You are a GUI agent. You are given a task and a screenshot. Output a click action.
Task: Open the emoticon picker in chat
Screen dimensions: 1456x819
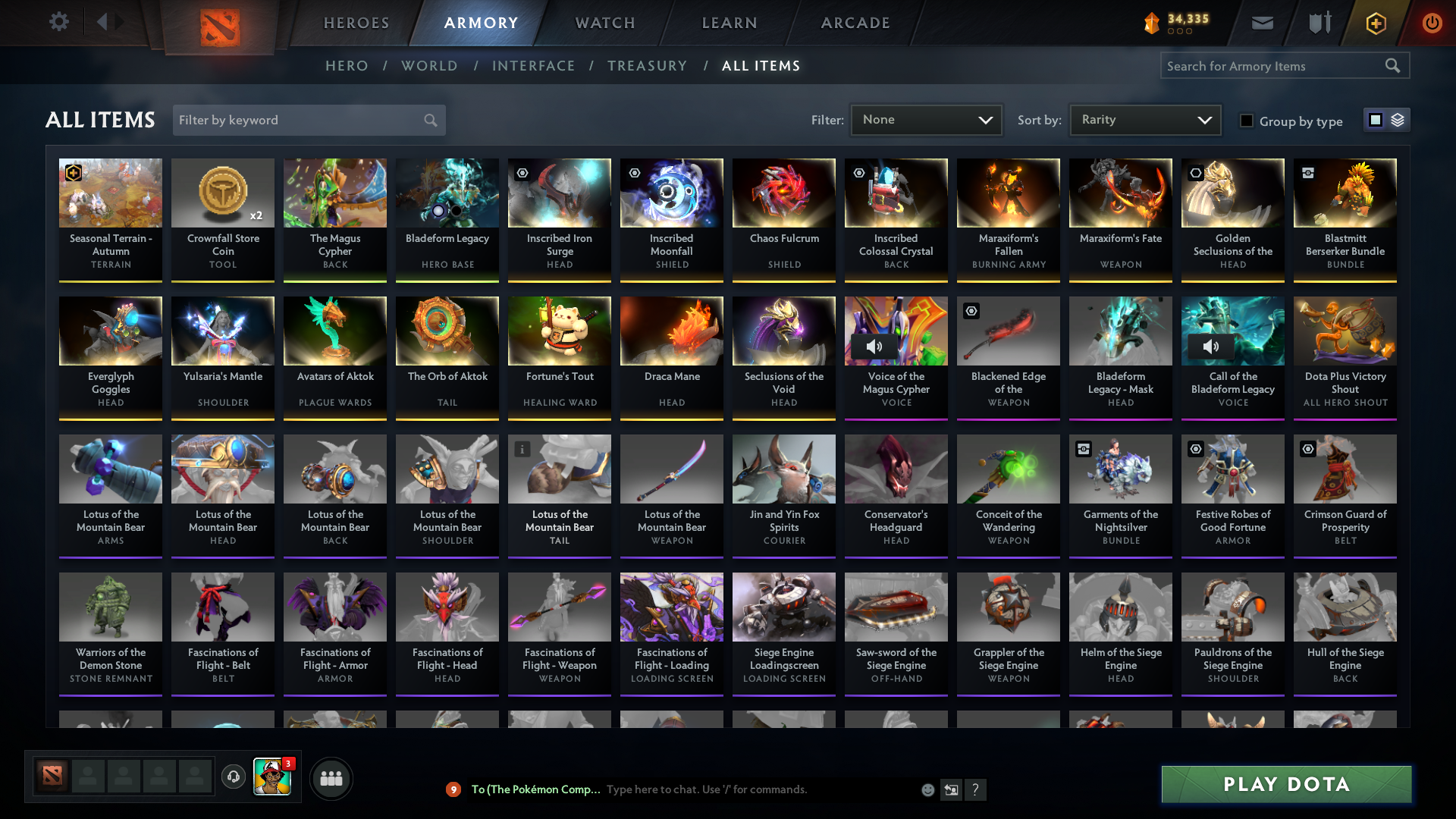(927, 789)
